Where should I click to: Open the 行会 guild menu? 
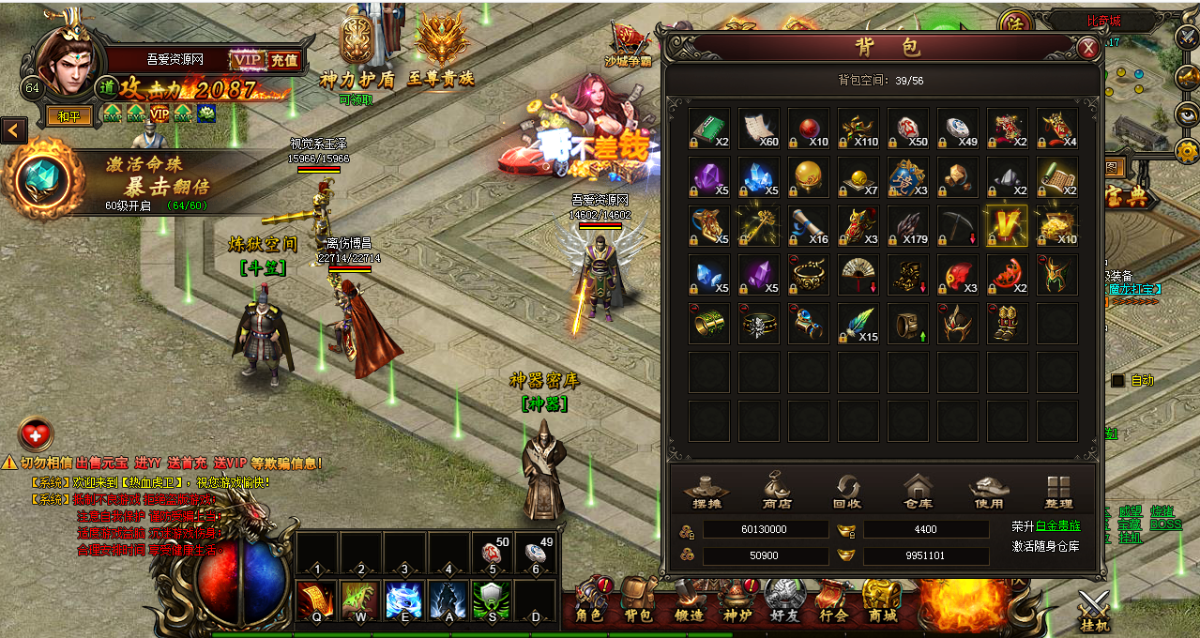coord(832,604)
